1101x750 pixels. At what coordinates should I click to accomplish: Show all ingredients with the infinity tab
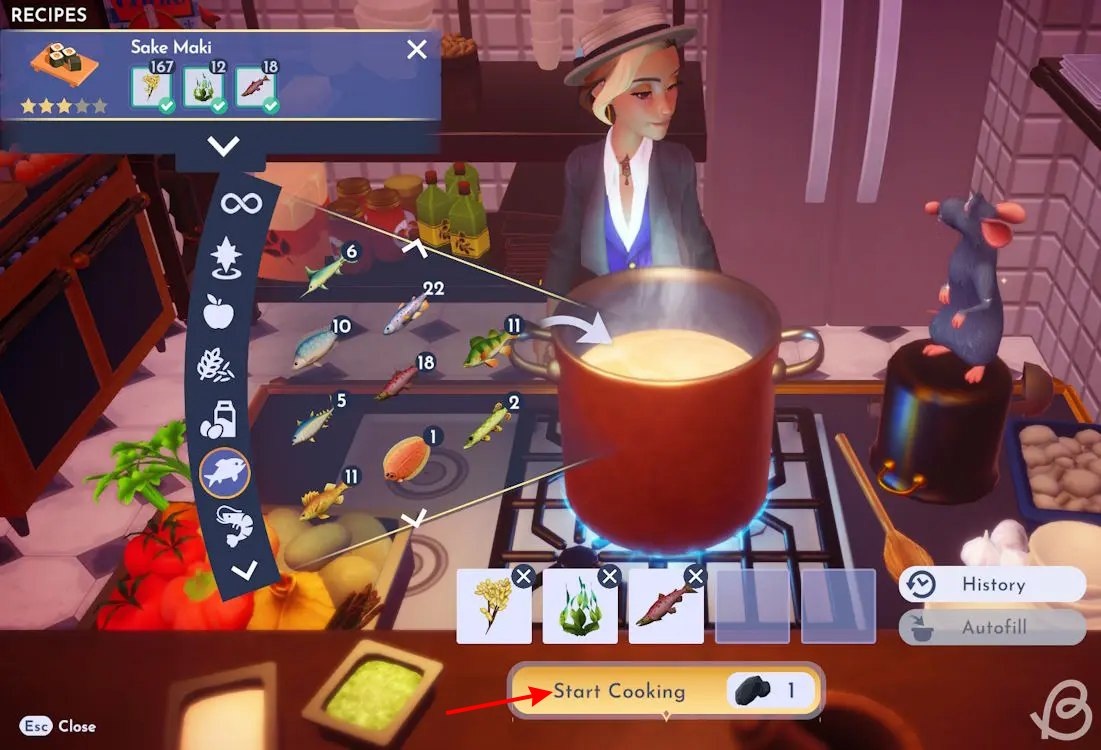point(241,204)
